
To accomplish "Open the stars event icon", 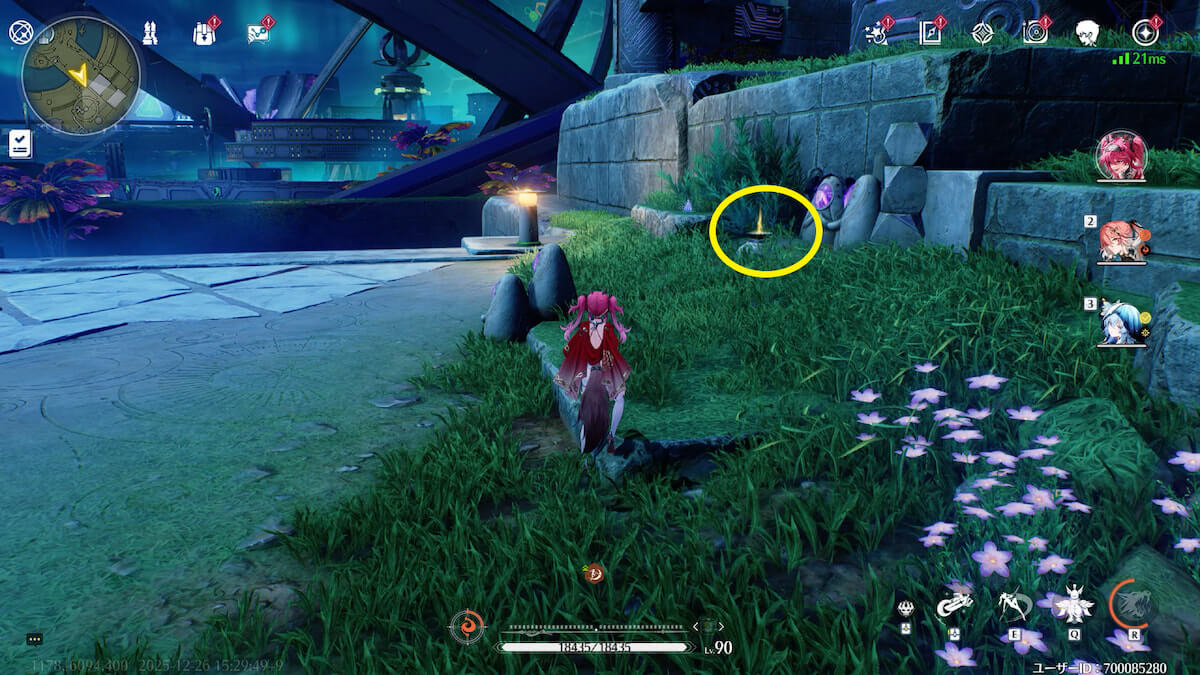I will [x=877, y=33].
